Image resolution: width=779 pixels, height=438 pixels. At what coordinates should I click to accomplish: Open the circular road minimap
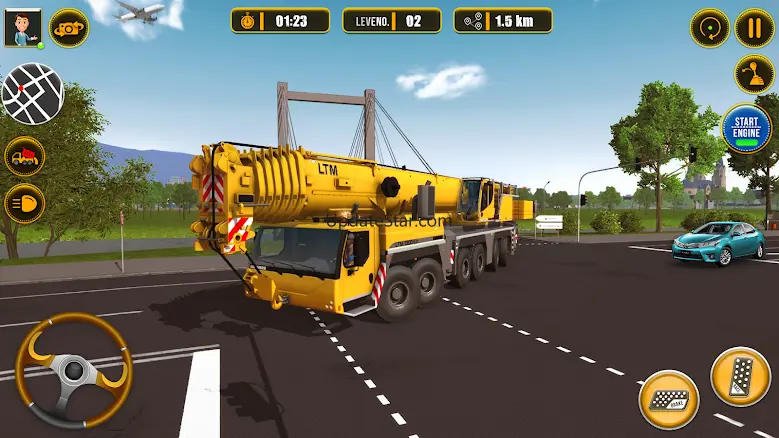(33, 93)
